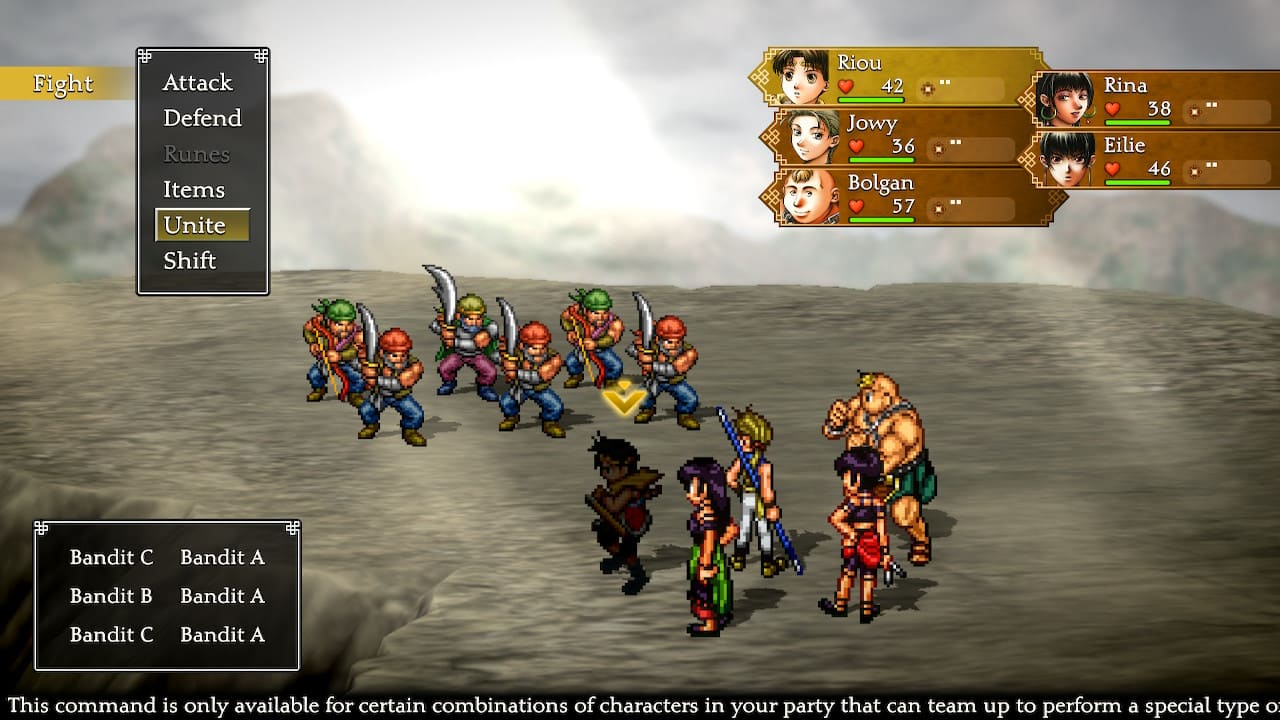Screen dimensions: 1280x720
Task: Open the Items command
Action: tap(194, 190)
